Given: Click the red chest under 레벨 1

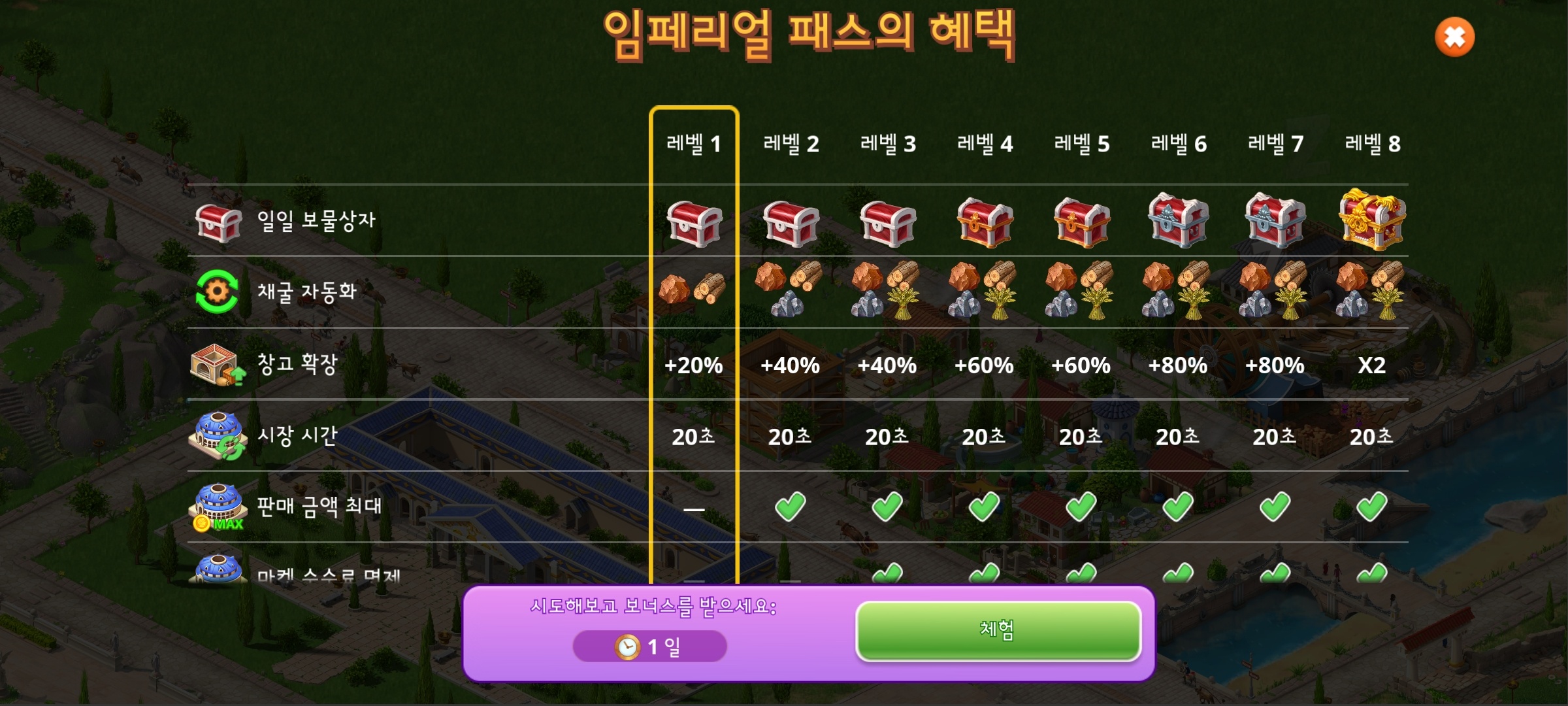Looking at the screenshot, I should (x=694, y=226).
